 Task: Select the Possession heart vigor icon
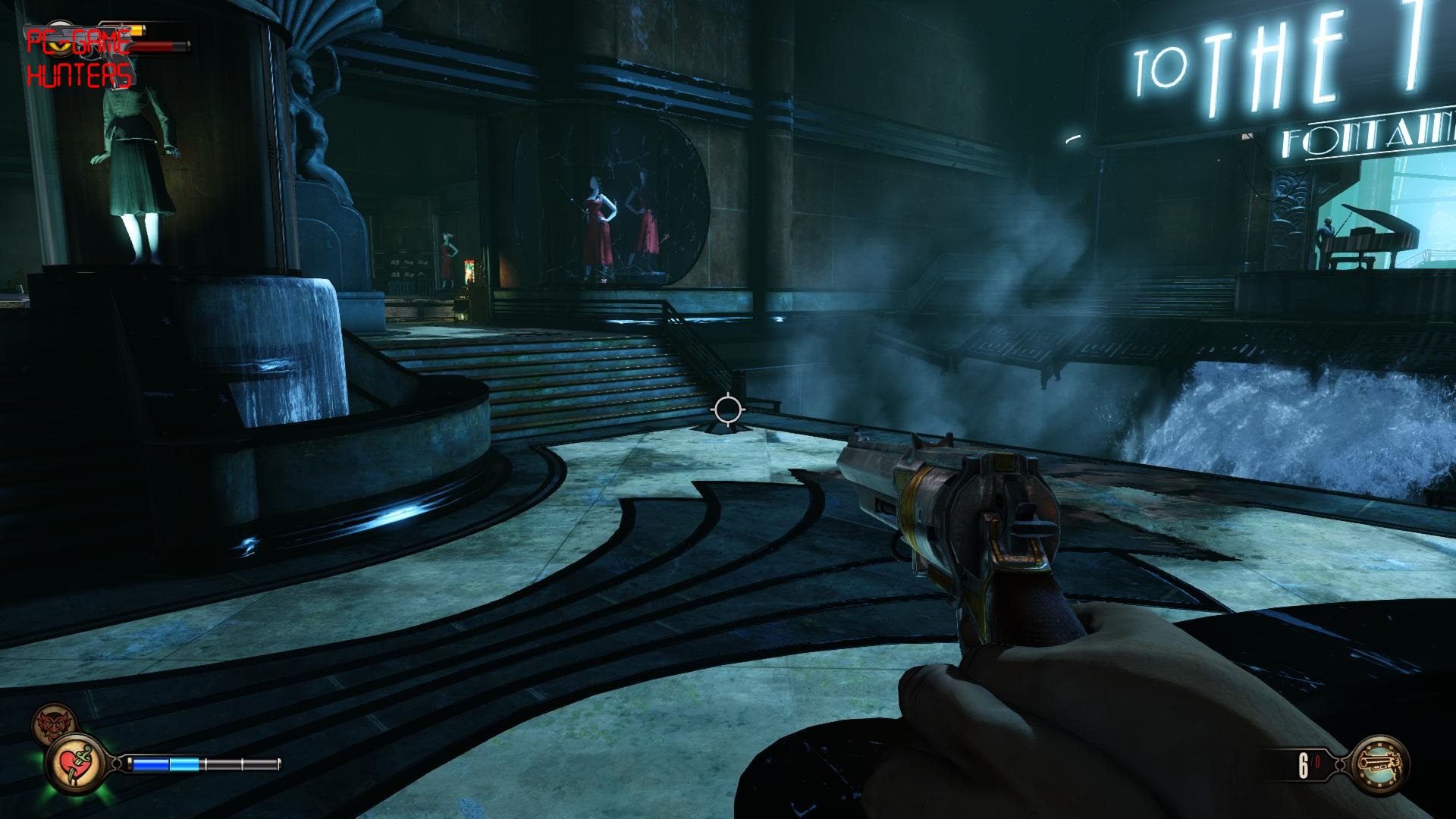76,764
